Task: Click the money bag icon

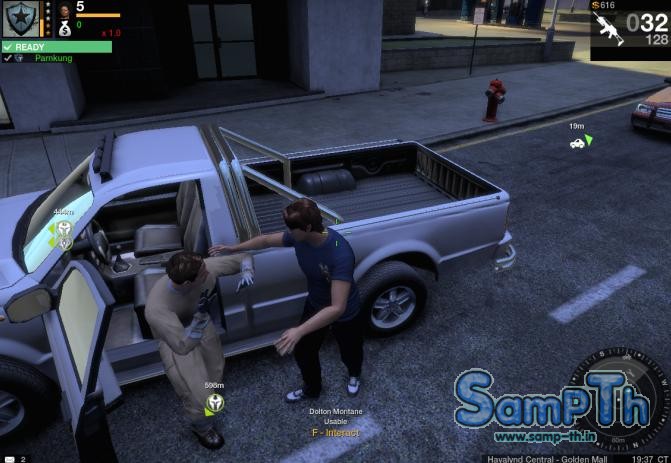Action: [64, 27]
